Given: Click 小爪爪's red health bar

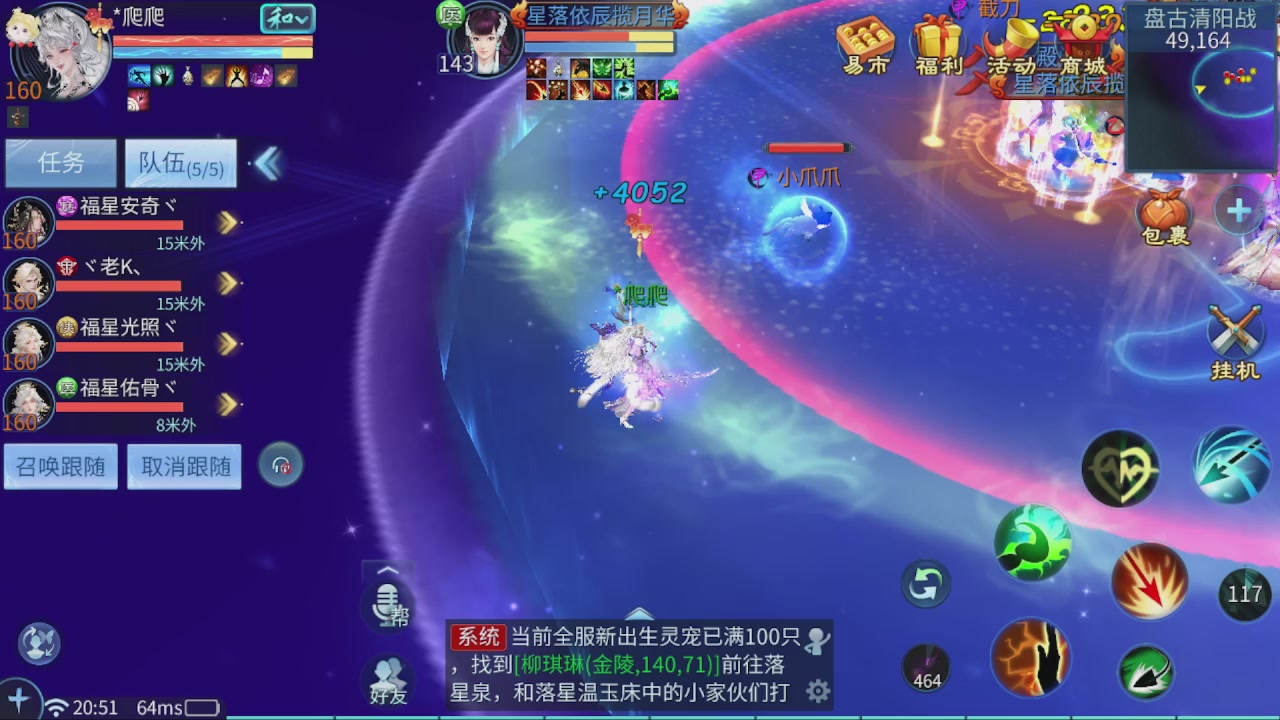Looking at the screenshot, I should 809,147.
